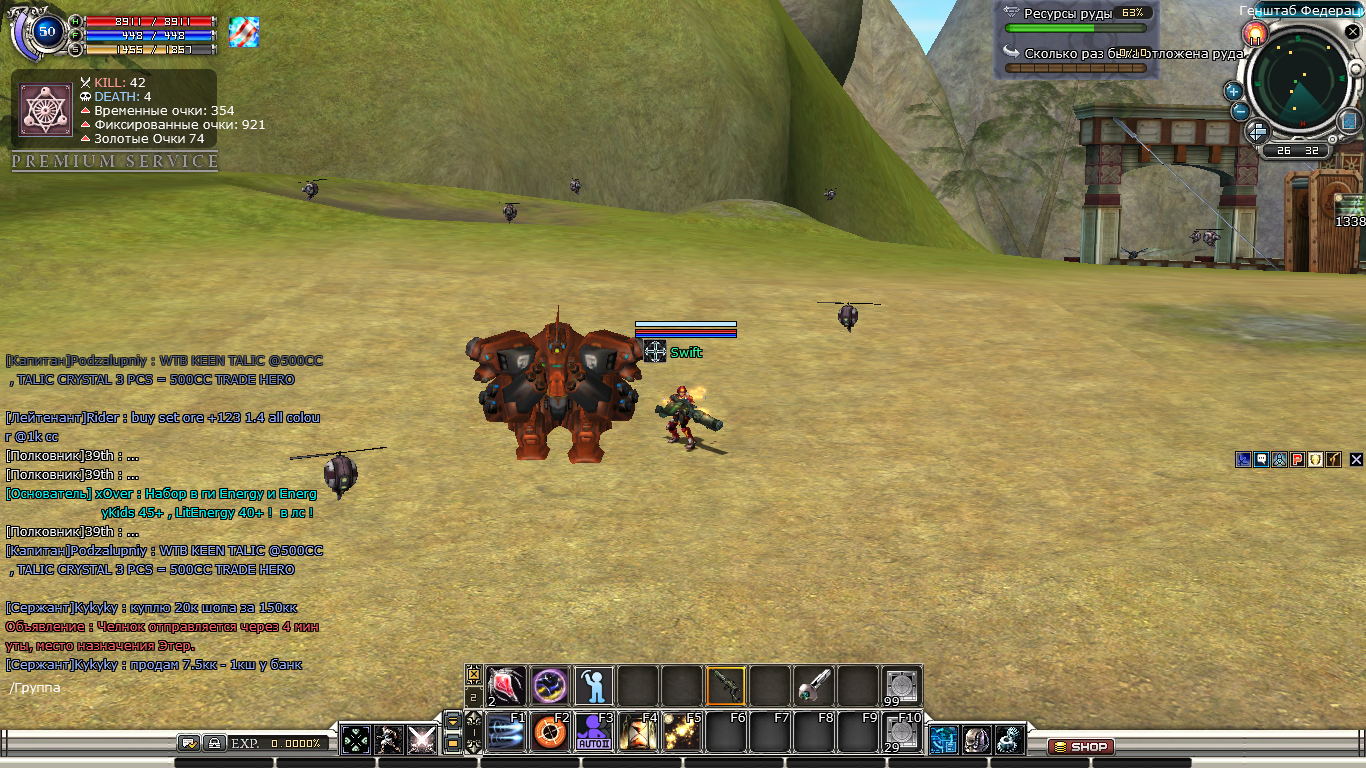Click the red P icon
This screenshot has height=768, width=1366.
pyautogui.click(x=1297, y=460)
